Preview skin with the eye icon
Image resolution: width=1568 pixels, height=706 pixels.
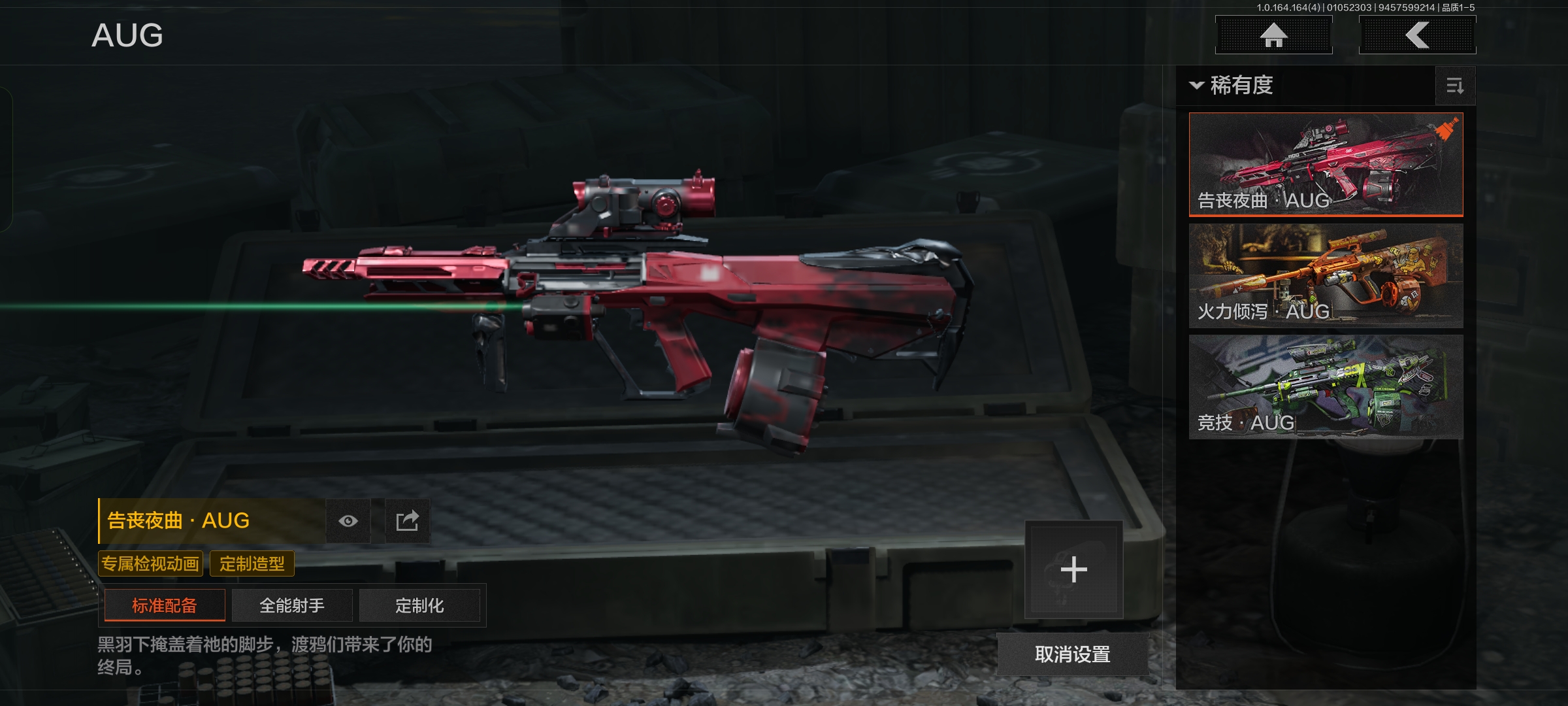click(348, 521)
